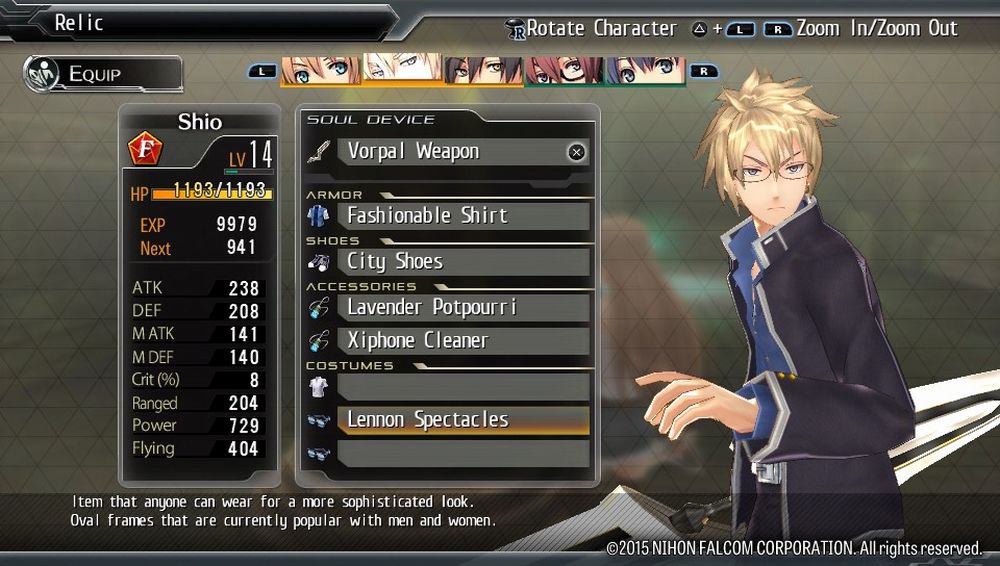Viewport: 1000px width, 566px height.
Task: Select the blond Shio portrait
Action: pos(402,70)
